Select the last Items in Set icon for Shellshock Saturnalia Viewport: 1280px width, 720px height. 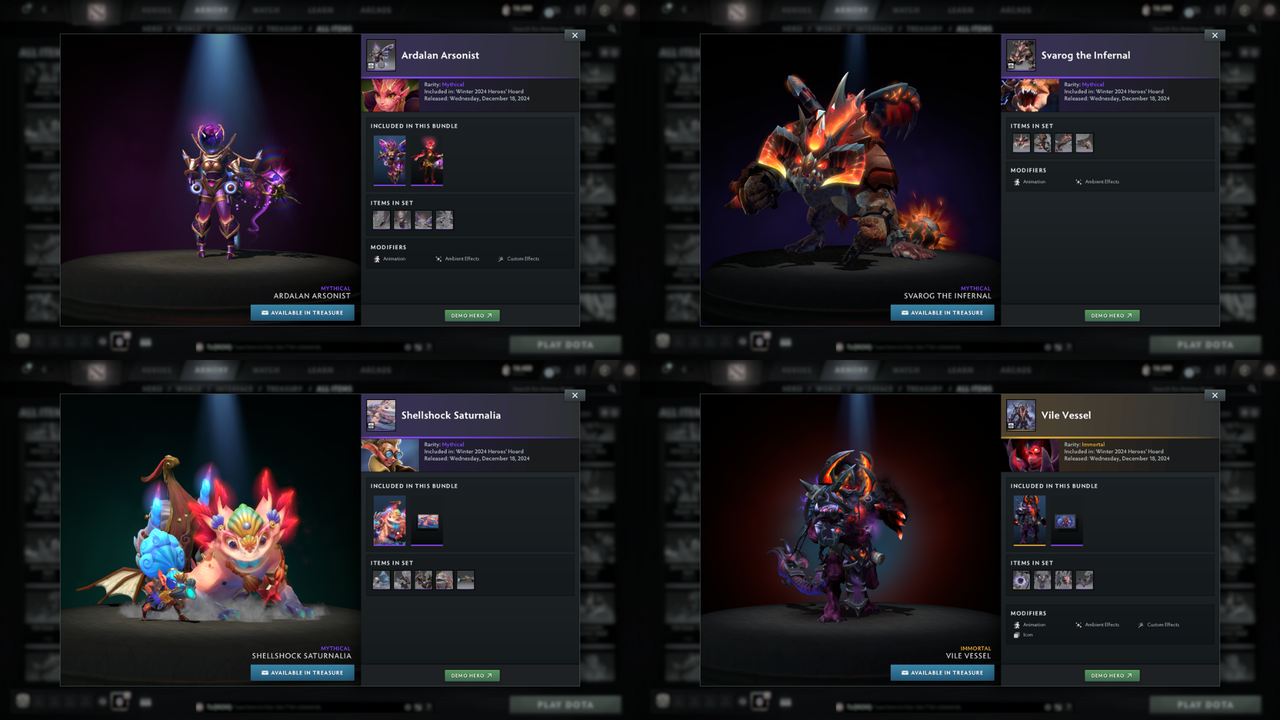[465, 579]
